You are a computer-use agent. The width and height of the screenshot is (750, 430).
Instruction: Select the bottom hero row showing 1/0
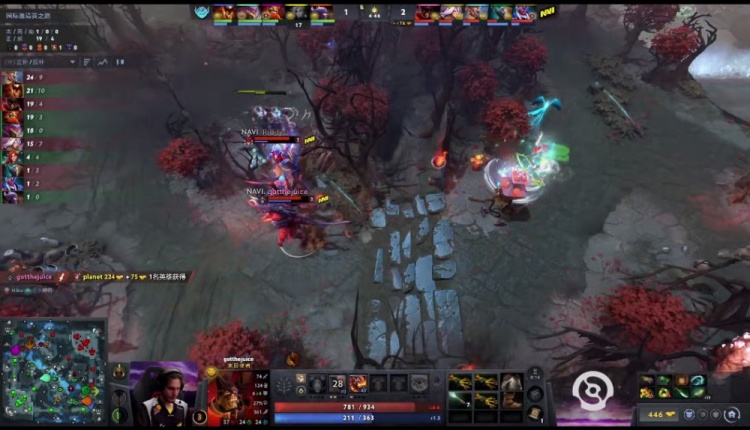40,198
